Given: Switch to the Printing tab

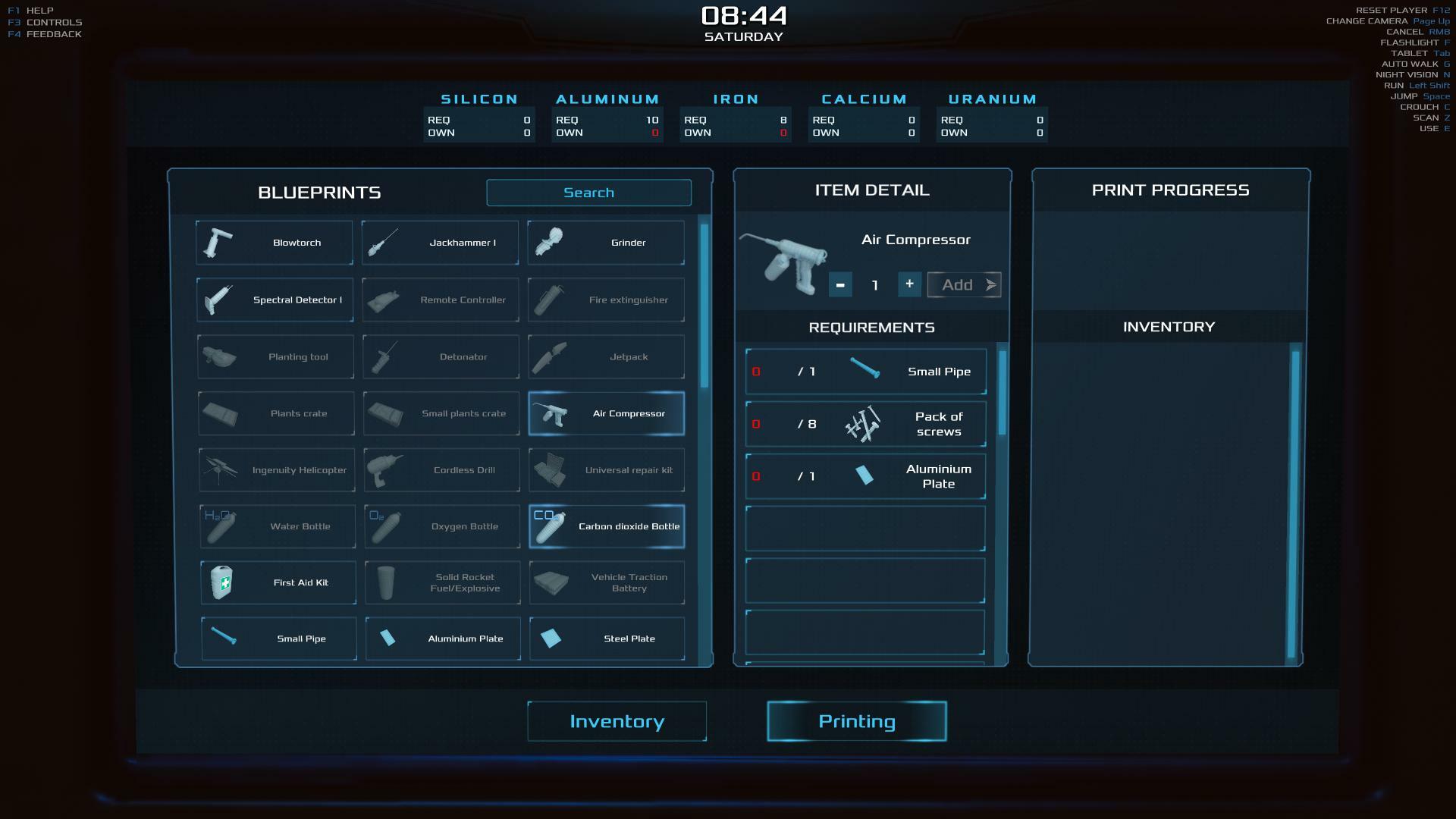Looking at the screenshot, I should coord(856,721).
